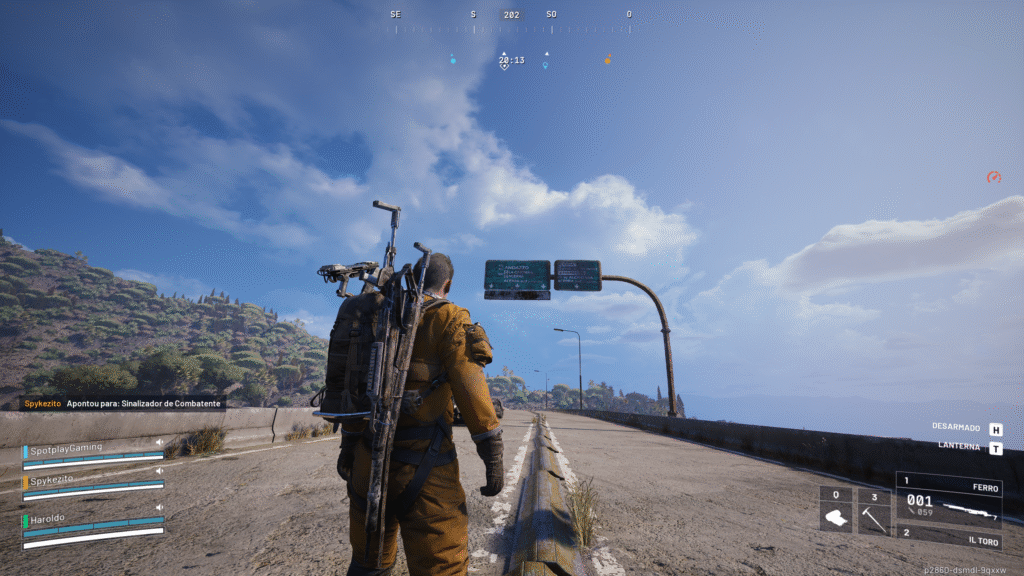
Task: Select the pickaxe tool slot
Action: point(874,511)
